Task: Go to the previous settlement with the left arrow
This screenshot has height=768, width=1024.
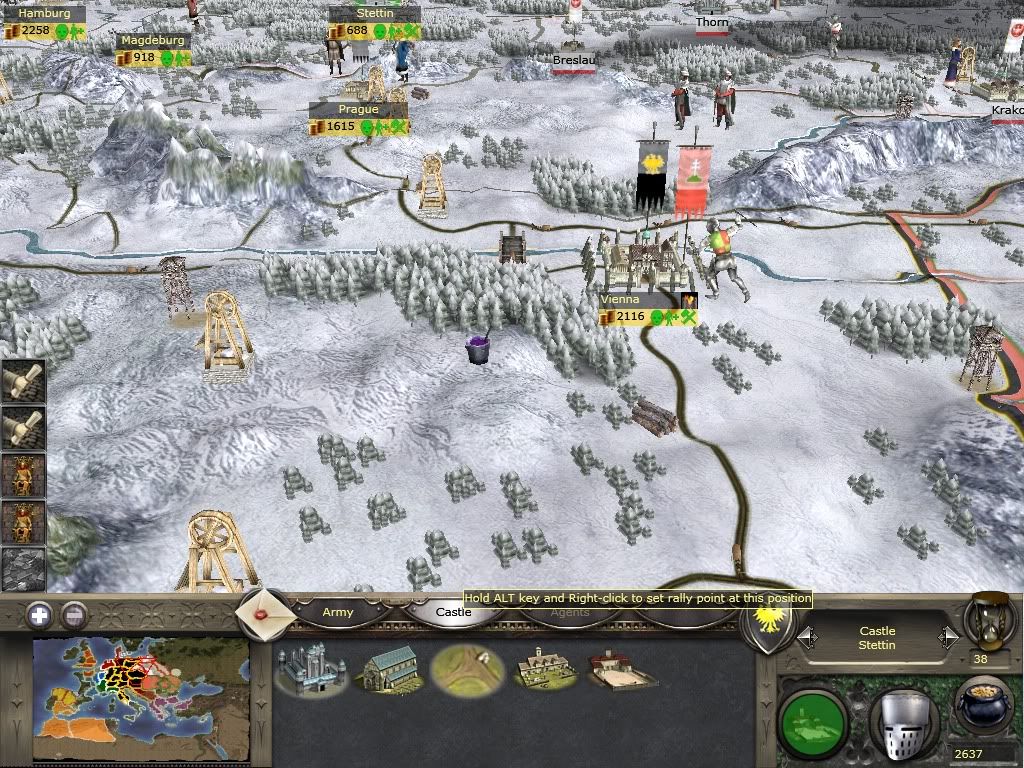Action: [x=806, y=637]
